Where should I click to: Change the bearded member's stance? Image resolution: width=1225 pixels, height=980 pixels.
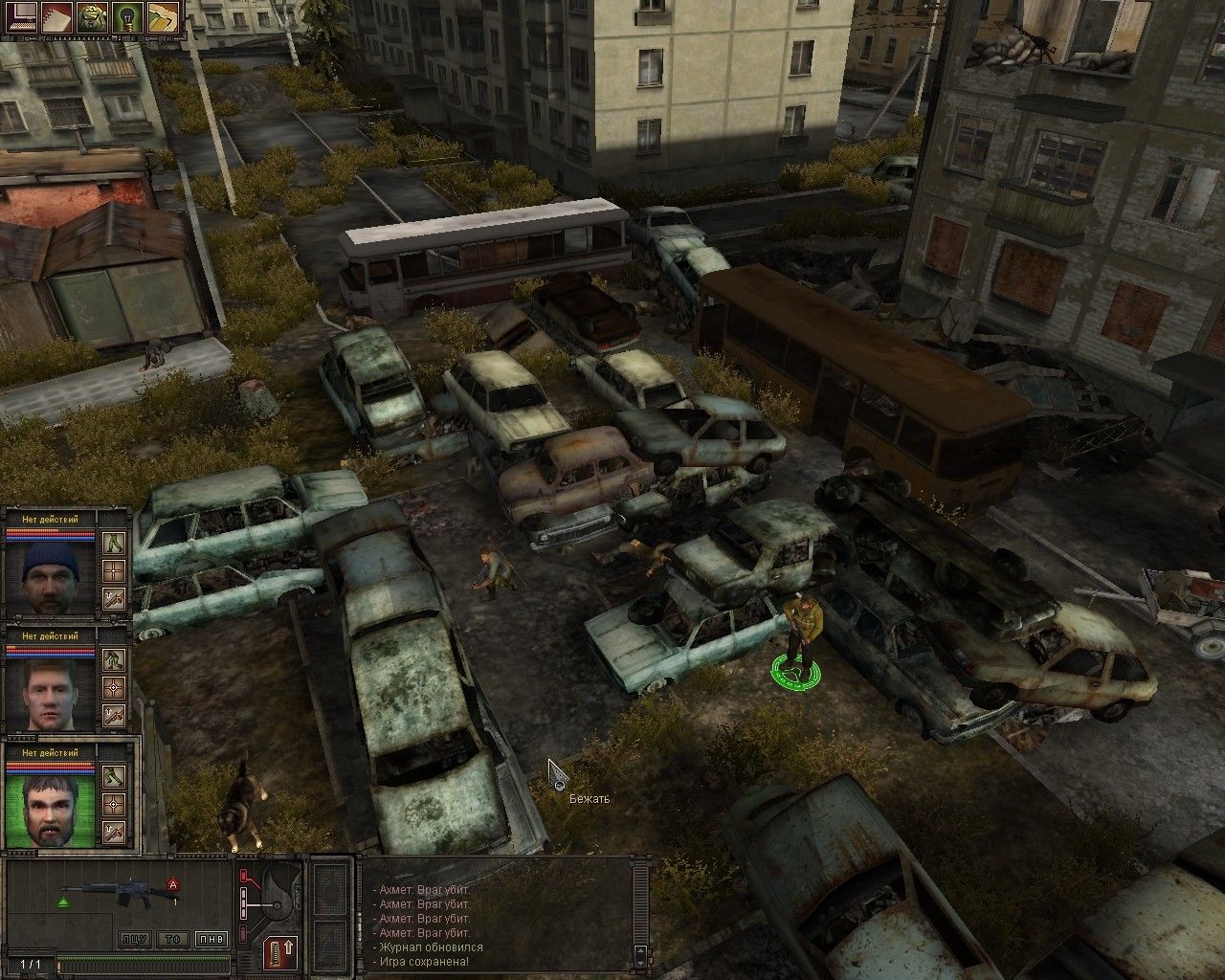coord(115,775)
